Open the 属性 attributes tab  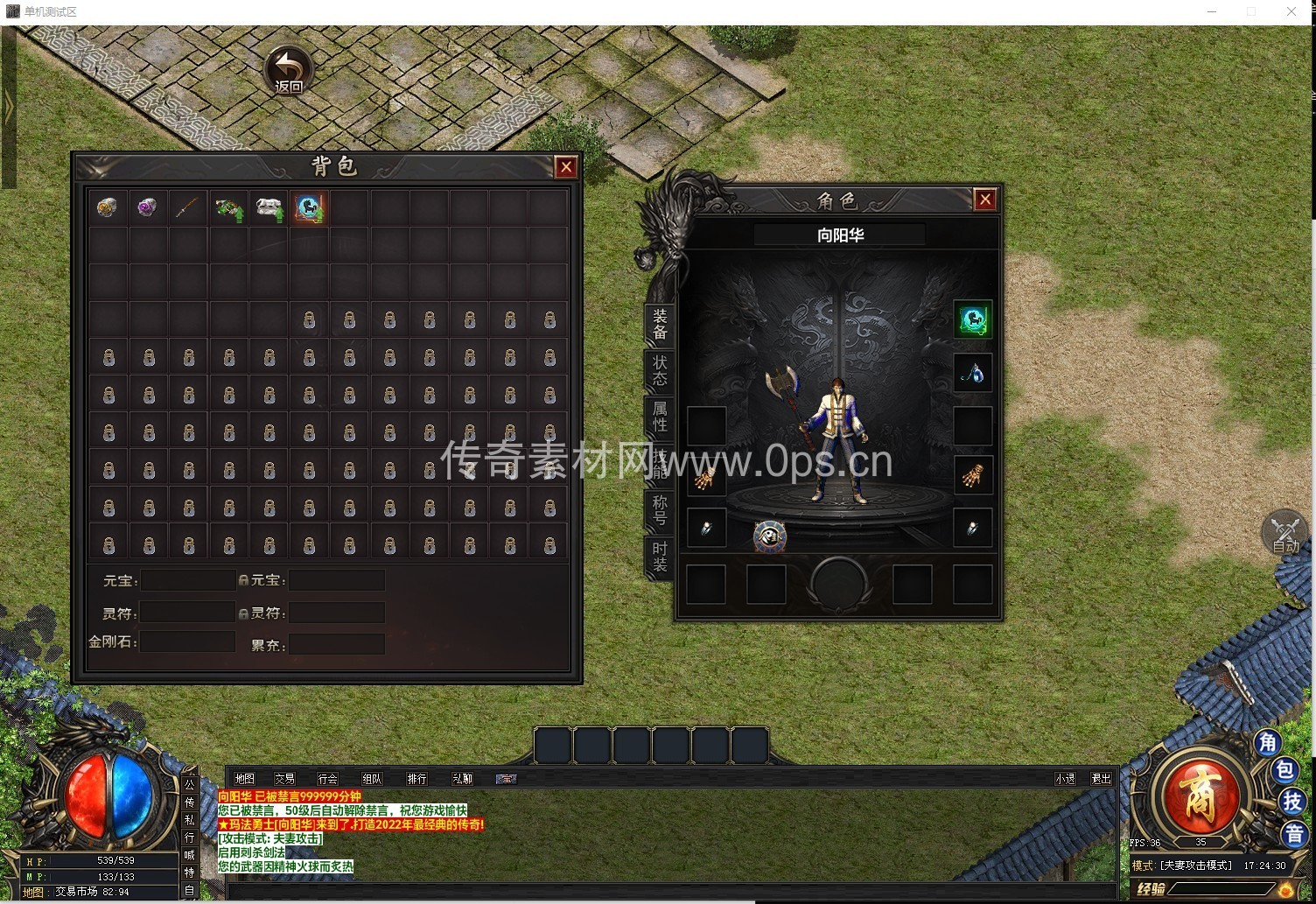click(660, 417)
